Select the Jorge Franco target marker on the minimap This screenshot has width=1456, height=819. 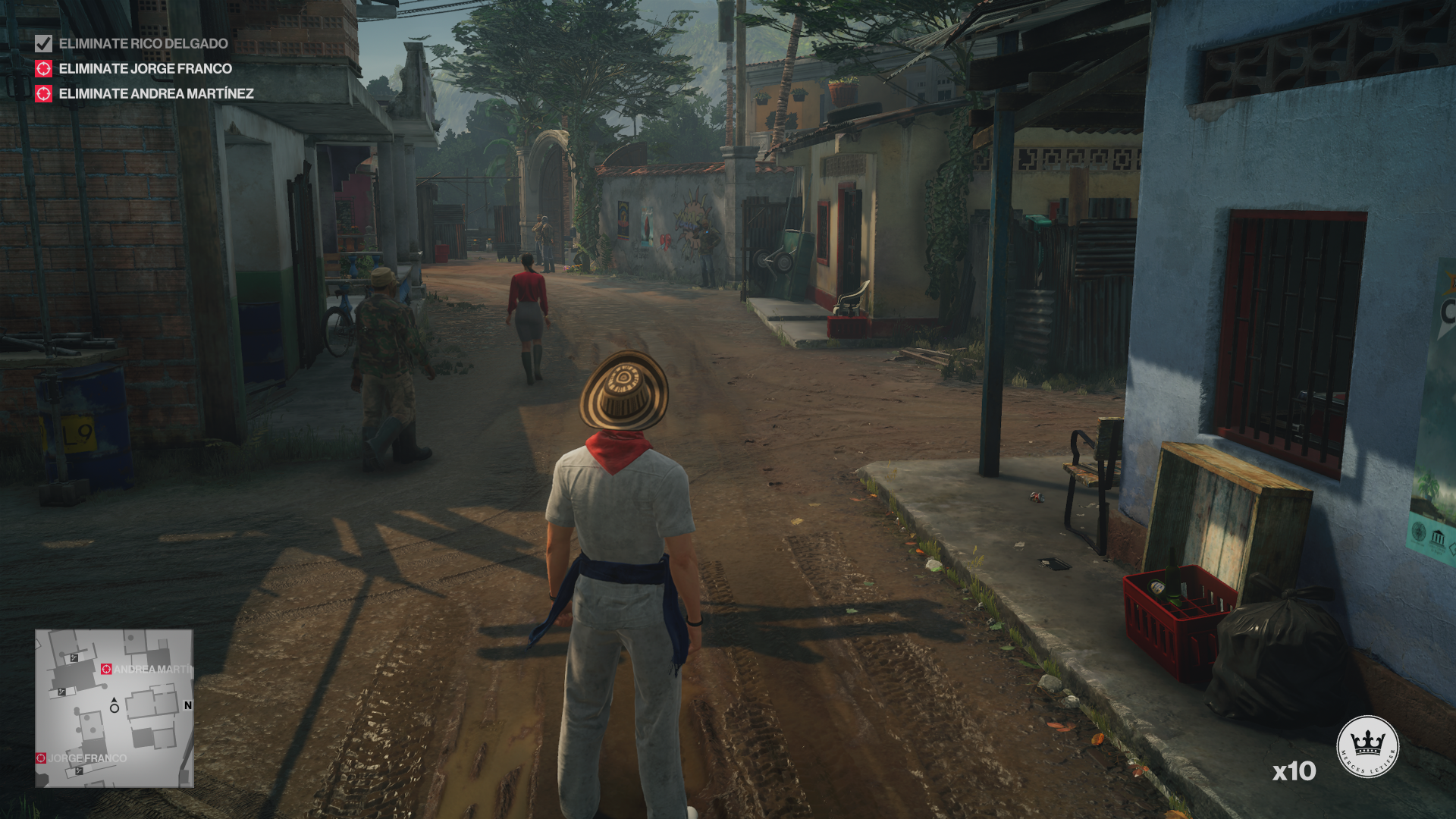click(x=41, y=758)
